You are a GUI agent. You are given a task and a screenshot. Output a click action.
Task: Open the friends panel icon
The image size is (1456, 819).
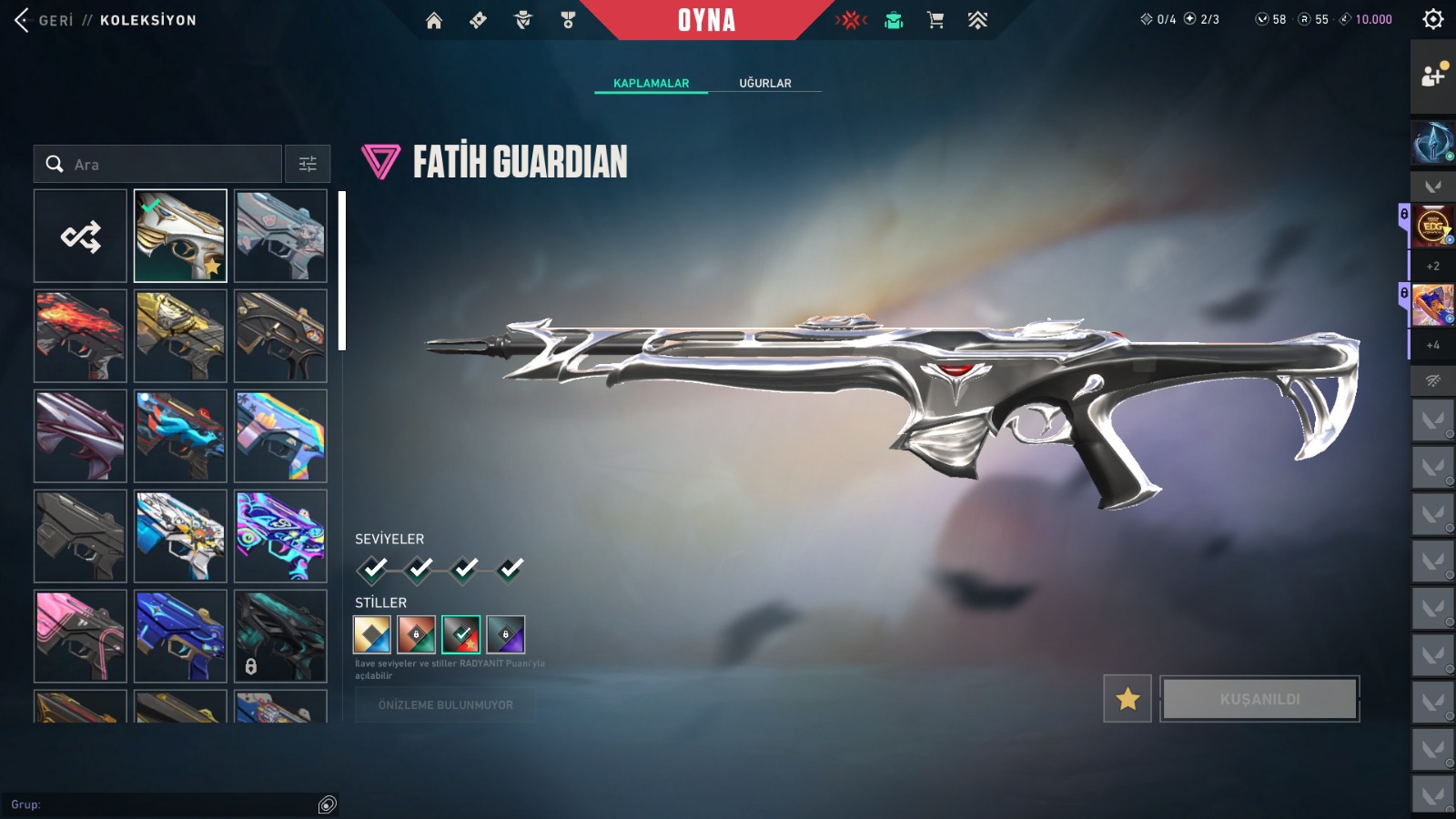(1433, 76)
